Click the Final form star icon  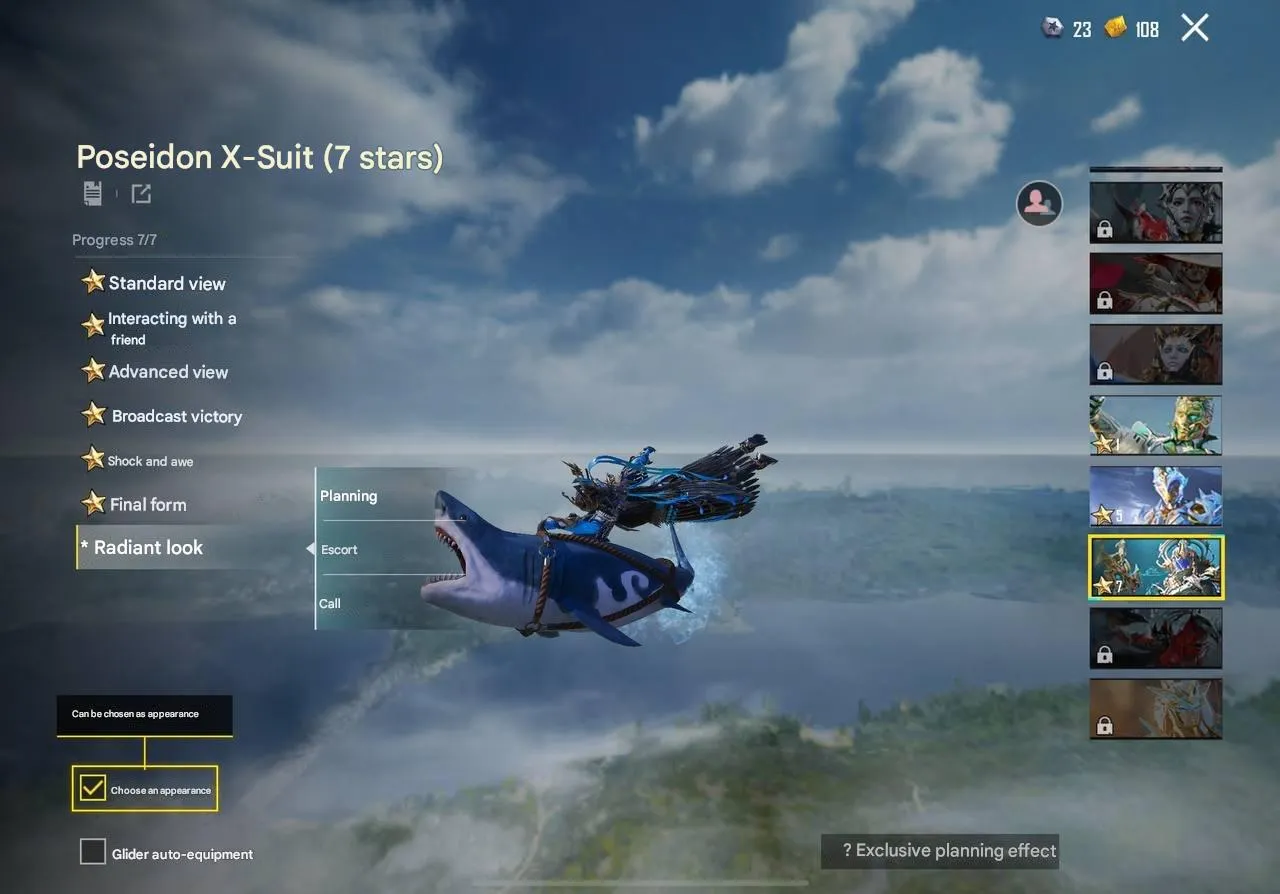point(92,503)
